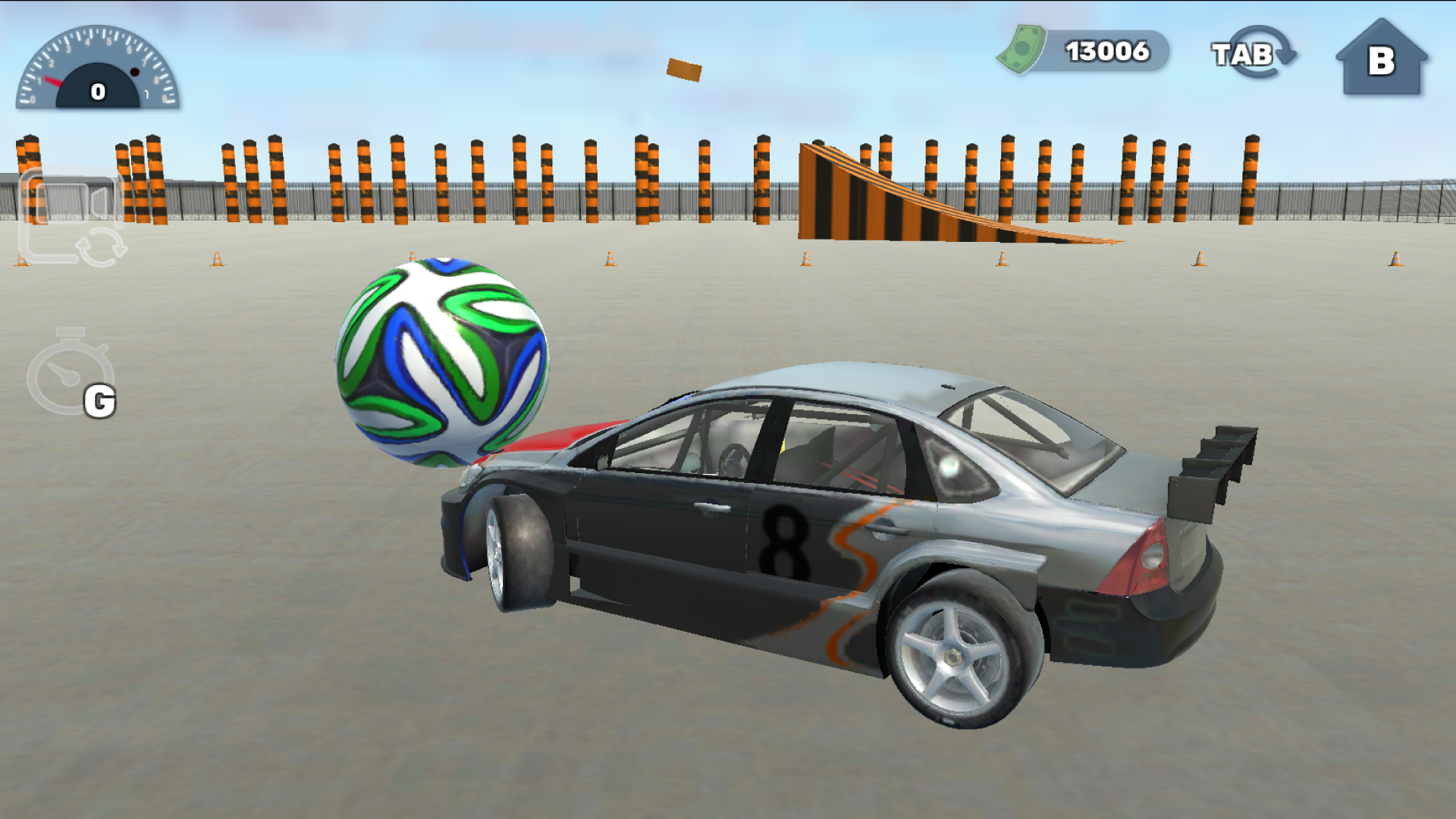Tap the camera view switch icon

(x=72, y=216)
